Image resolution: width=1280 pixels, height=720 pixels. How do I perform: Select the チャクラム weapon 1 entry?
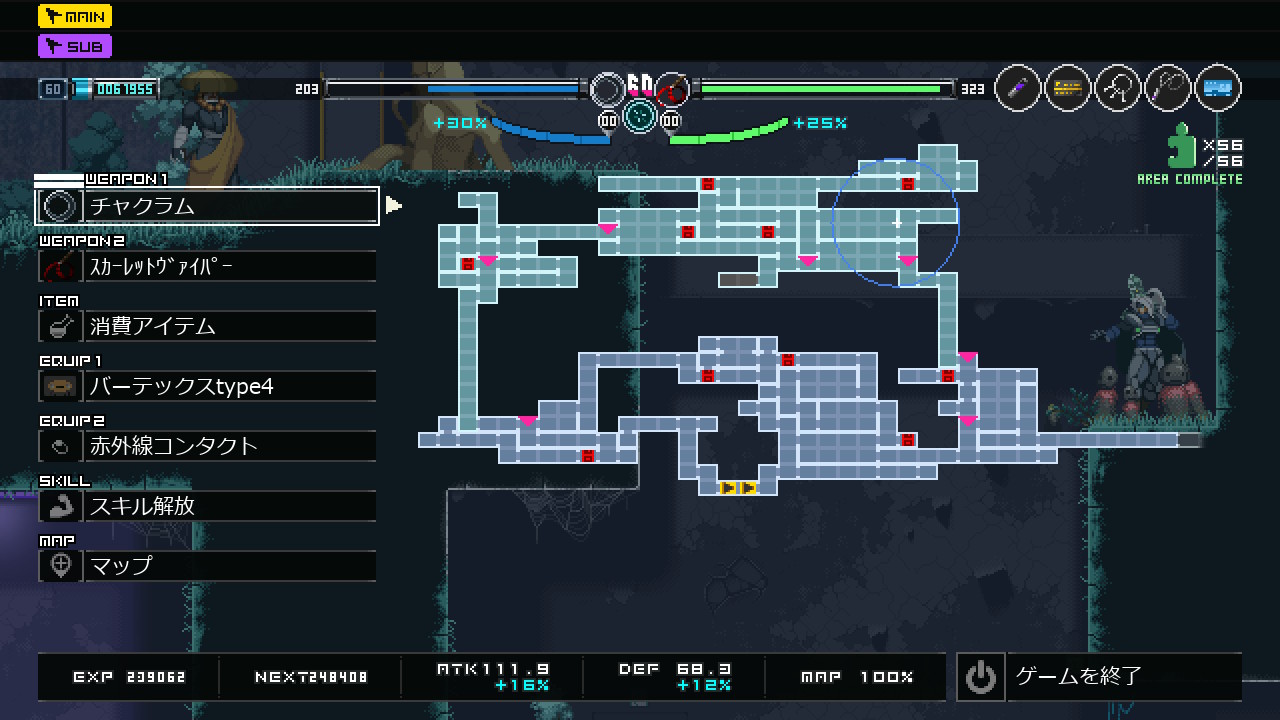[x=207, y=206]
